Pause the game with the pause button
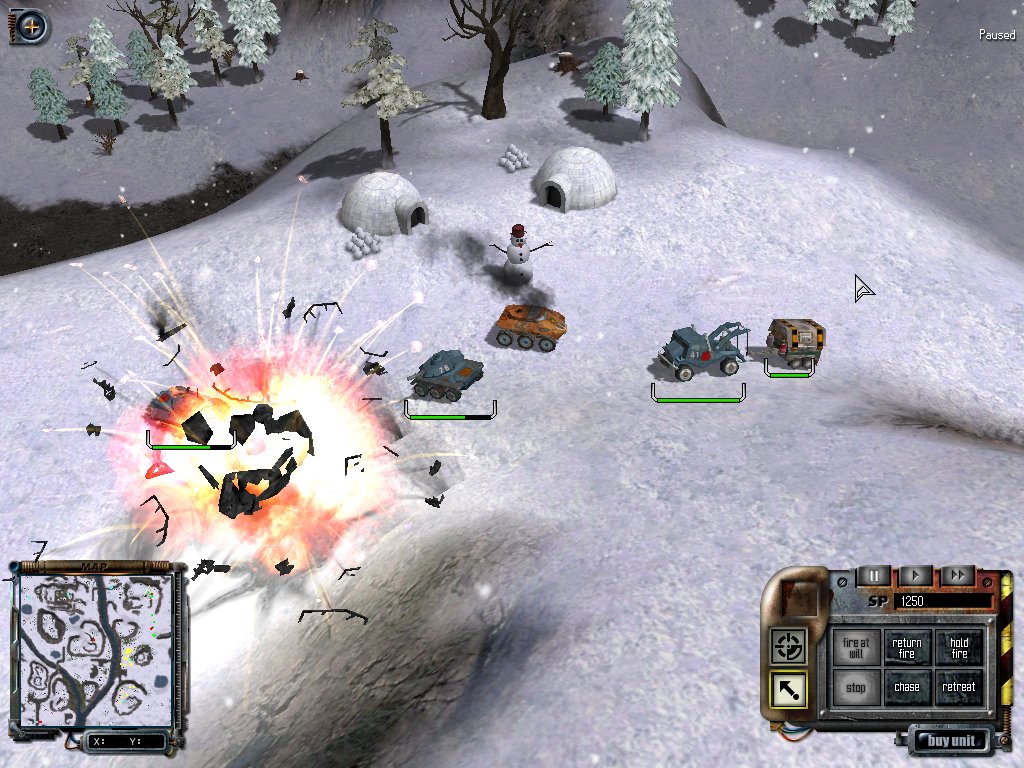The height and width of the screenshot is (768, 1024). 873,576
